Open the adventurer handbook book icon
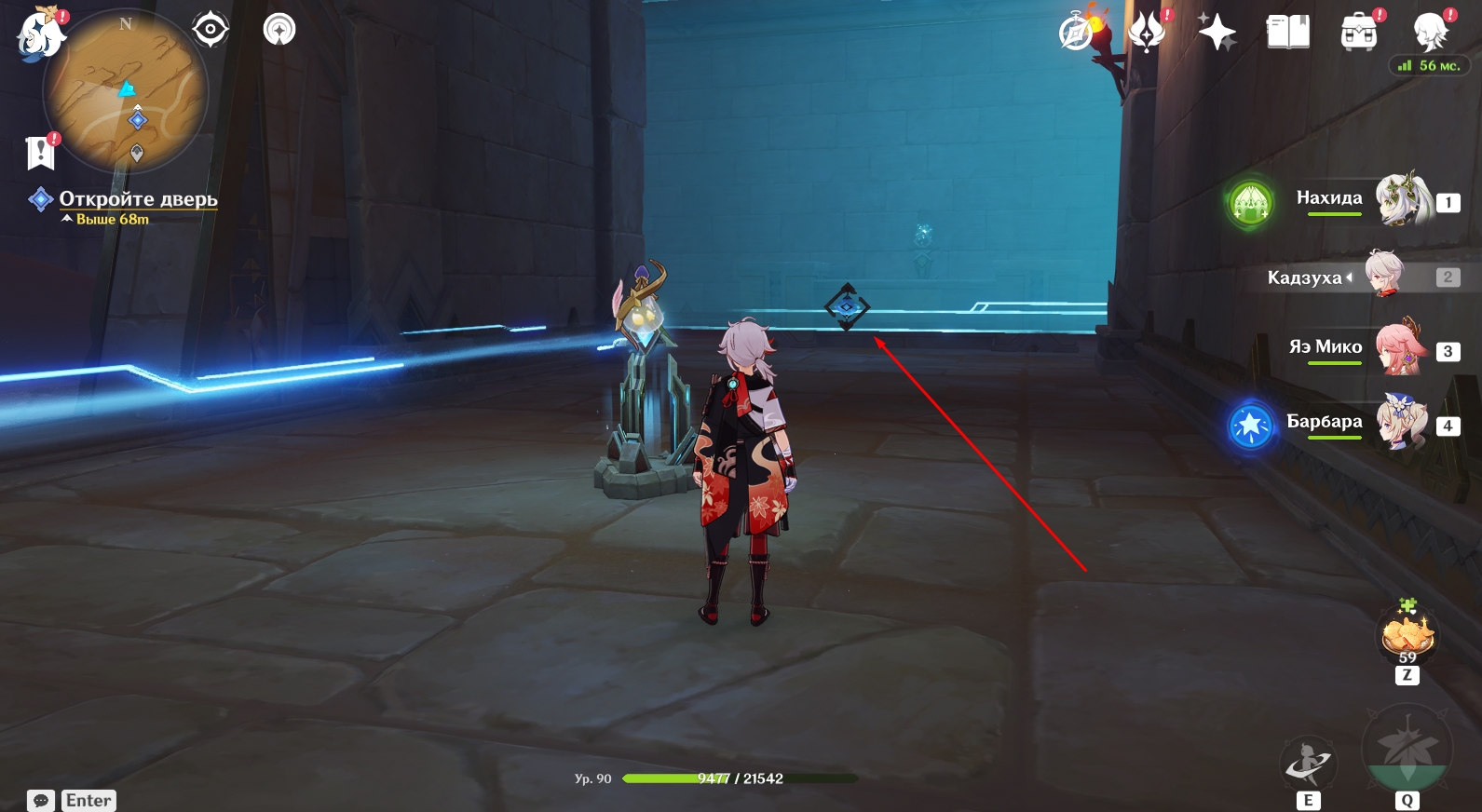Screen dimensions: 1482x812 [x=1288, y=33]
